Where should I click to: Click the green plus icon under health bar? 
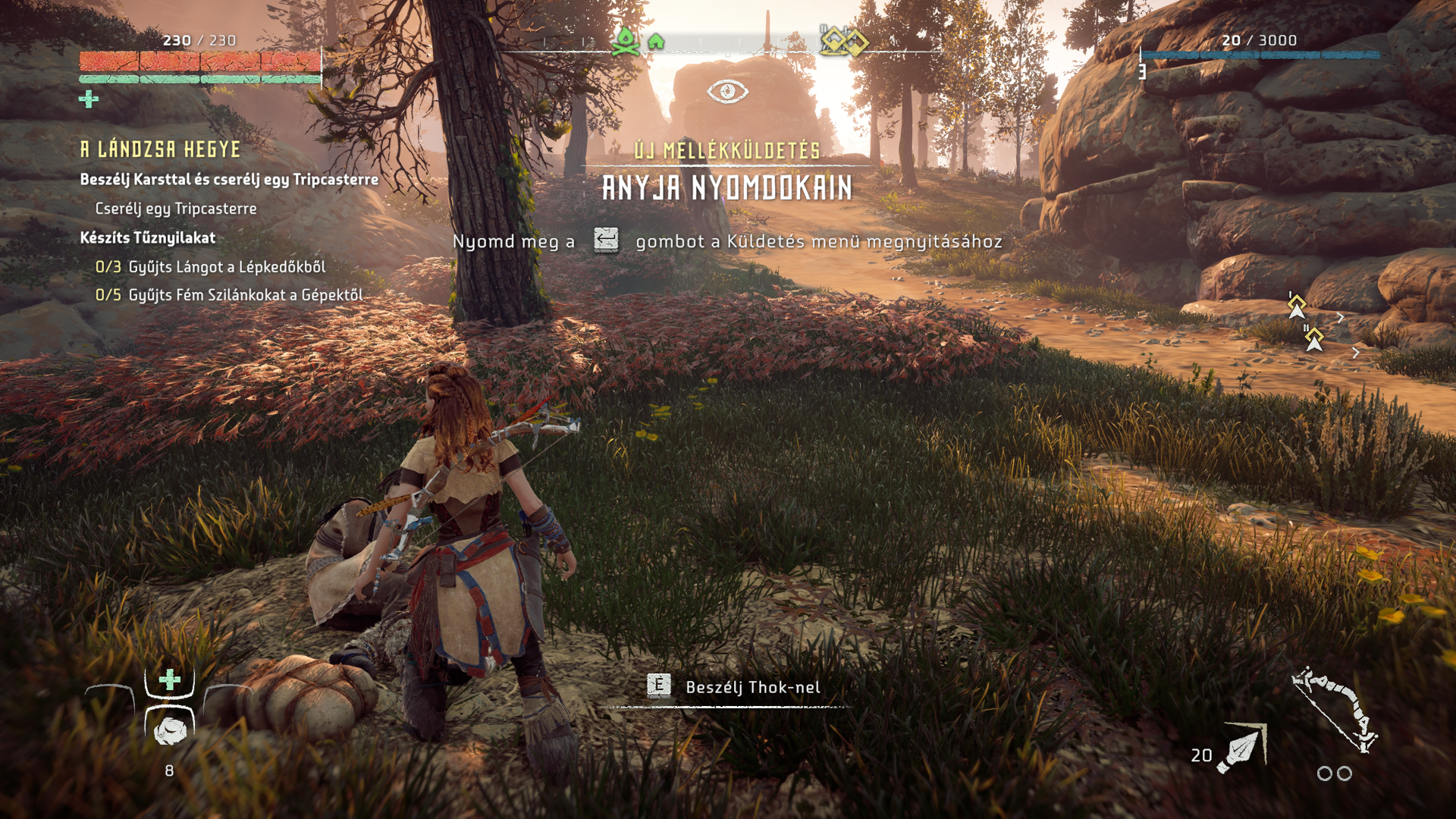click(x=89, y=99)
